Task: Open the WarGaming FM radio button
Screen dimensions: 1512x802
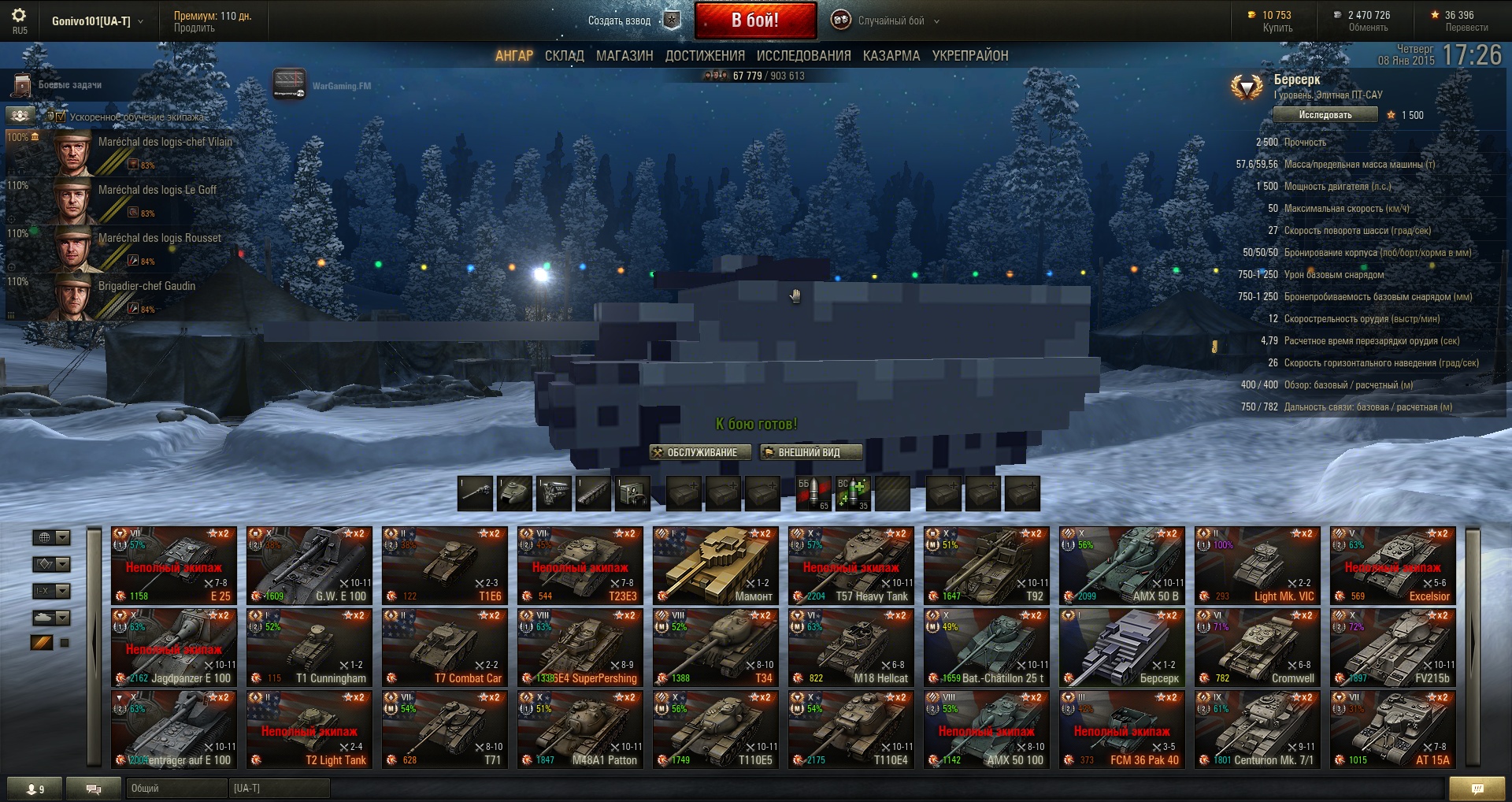Action: pos(290,85)
